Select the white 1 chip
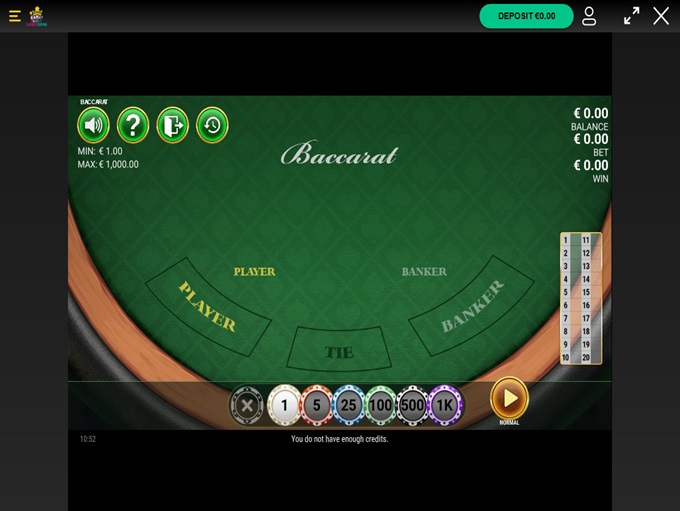680x511 pixels. pyautogui.click(x=284, y=405)
